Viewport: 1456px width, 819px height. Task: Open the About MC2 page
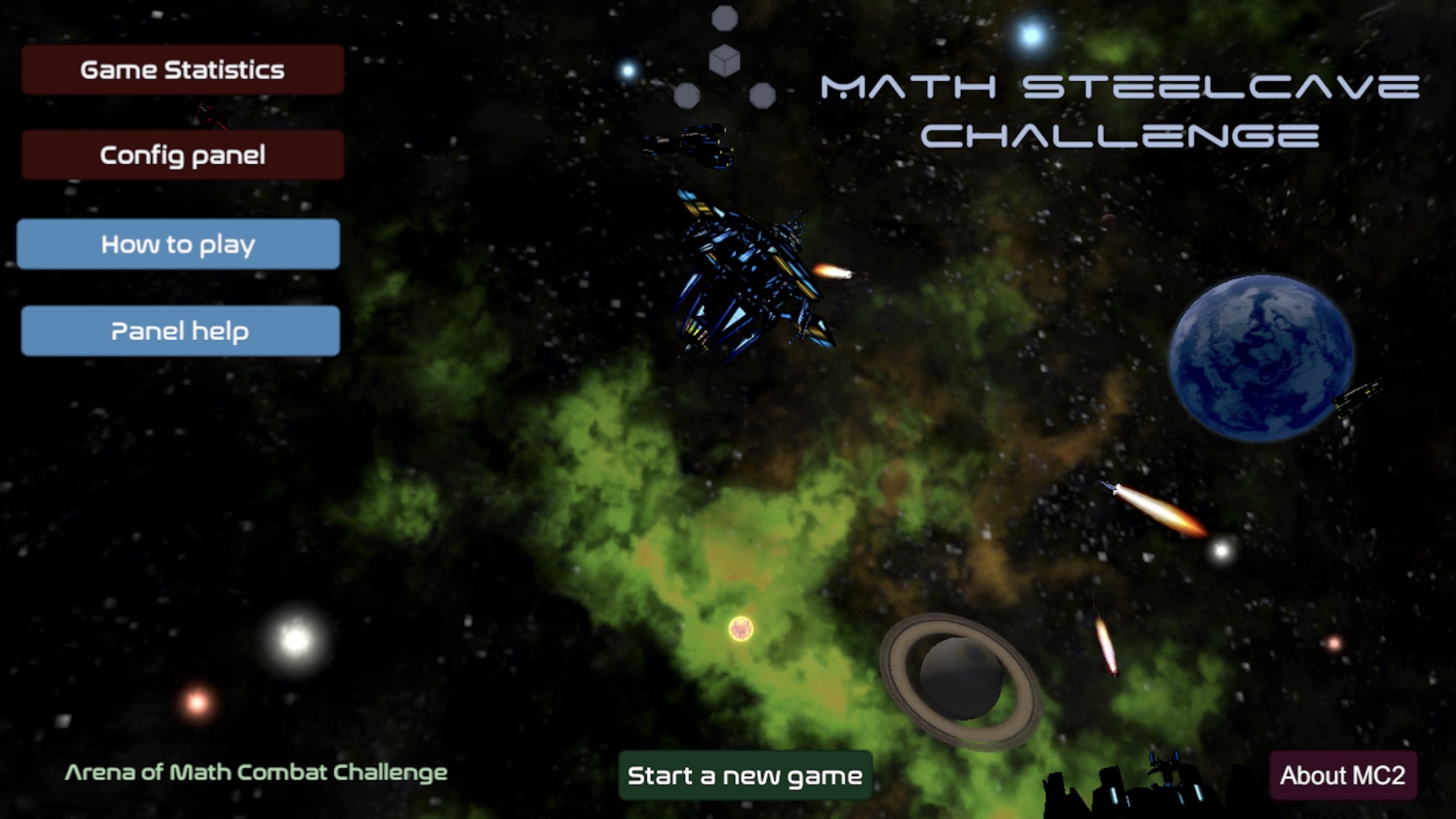pos(1343,775)
